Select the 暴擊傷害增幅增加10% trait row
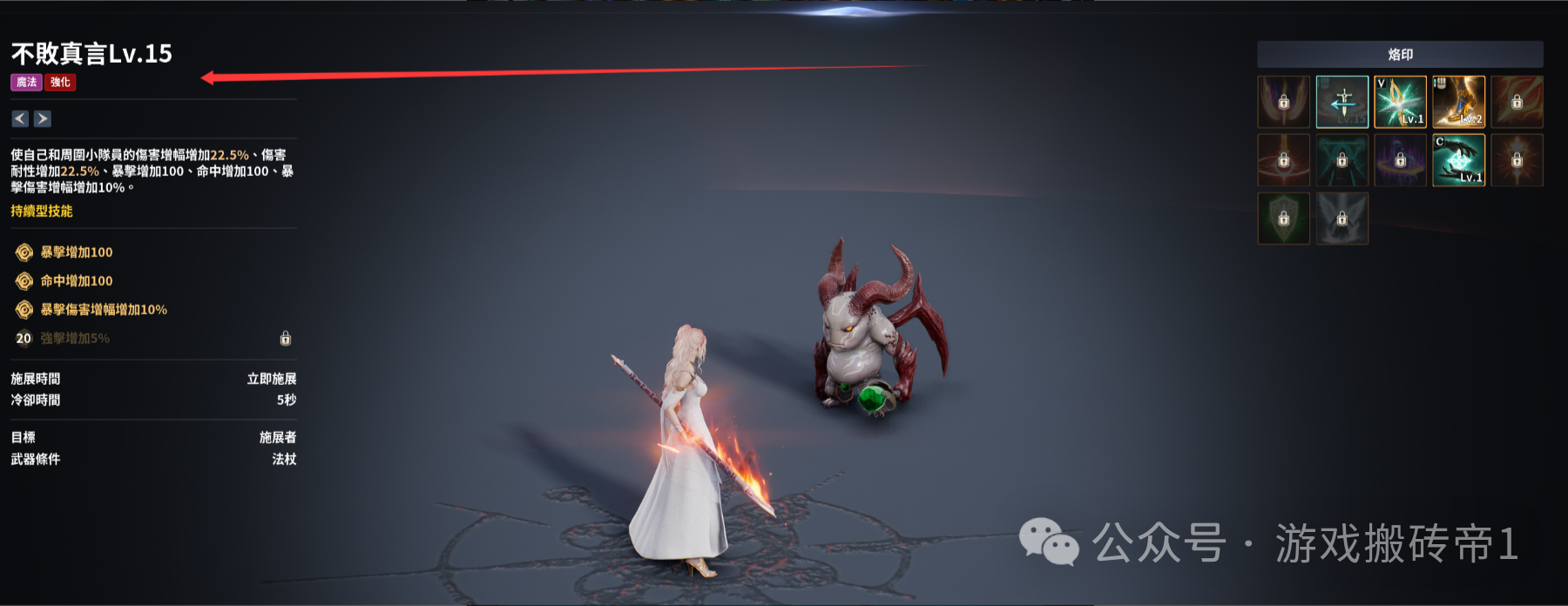 tap(104, 310)
